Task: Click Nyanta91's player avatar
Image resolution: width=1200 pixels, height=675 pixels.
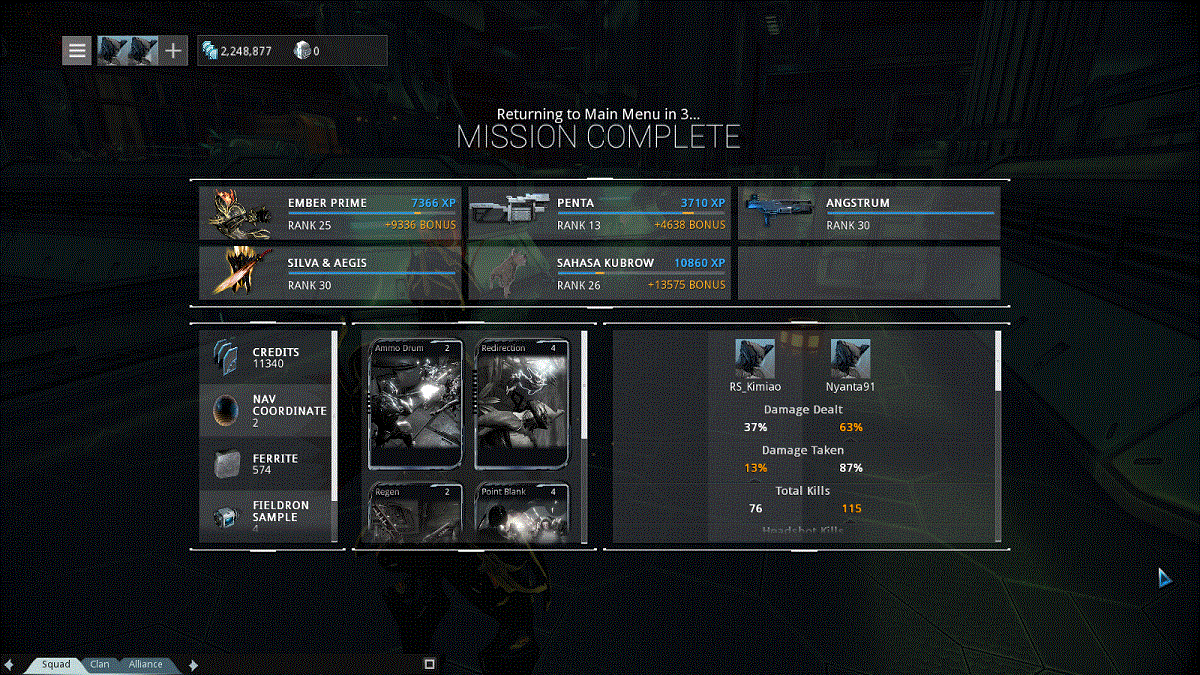Action: pyautogui.click(x=850, y=358)
